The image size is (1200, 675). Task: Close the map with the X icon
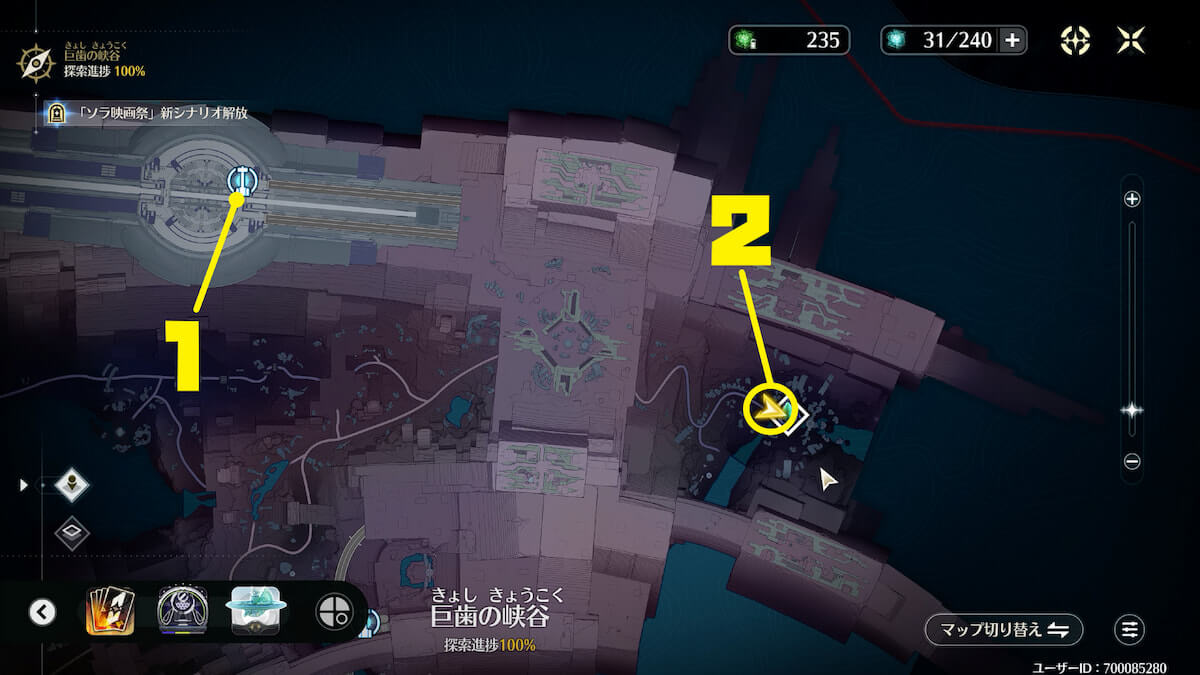(x=1132, y=40)
